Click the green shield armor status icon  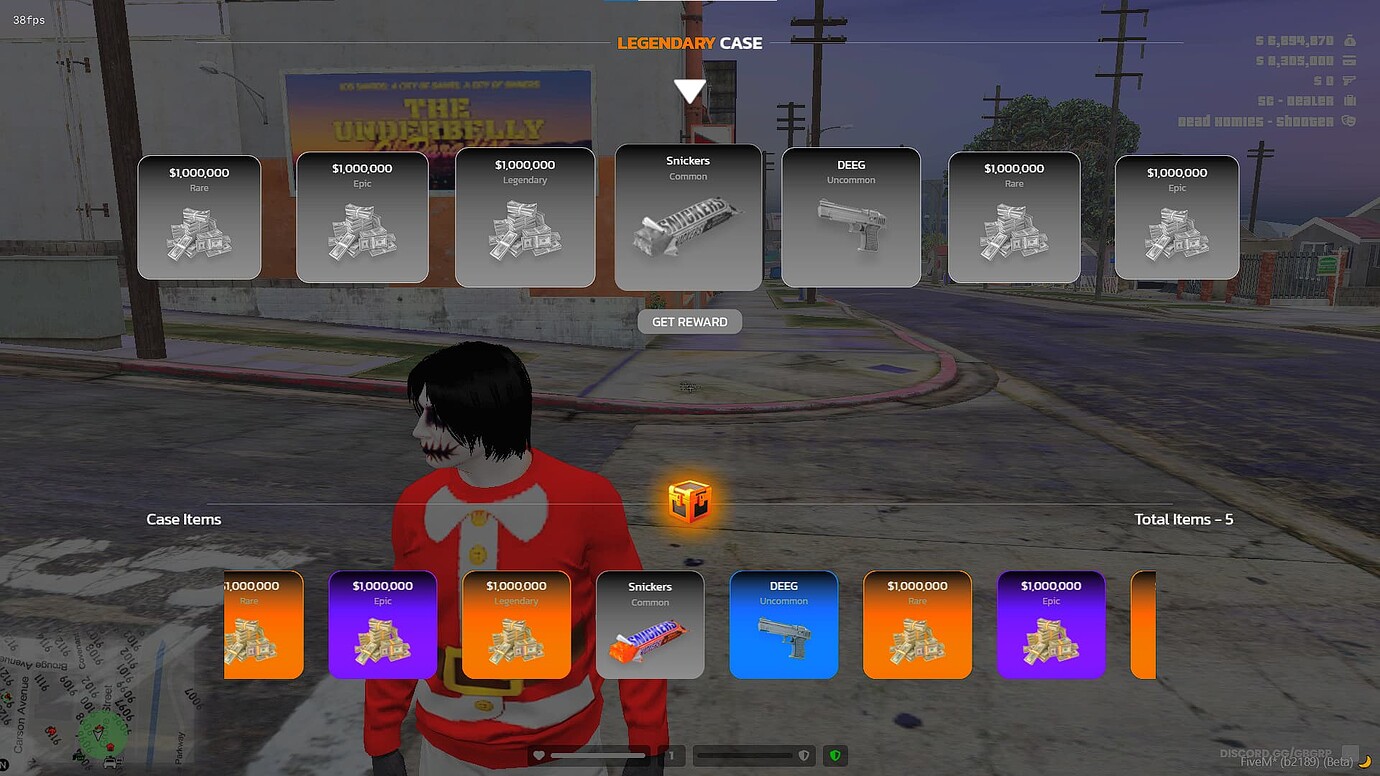tap(834, 755)
